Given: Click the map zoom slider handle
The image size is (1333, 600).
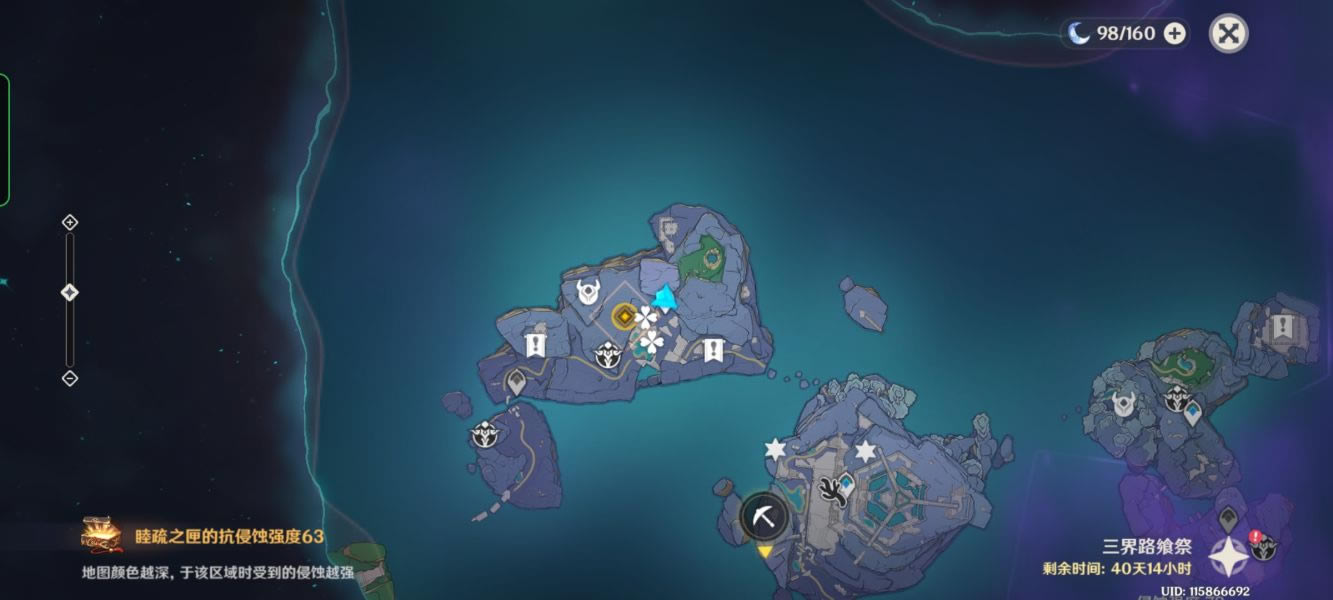Looking at the screenshot, I should [70, 293].
